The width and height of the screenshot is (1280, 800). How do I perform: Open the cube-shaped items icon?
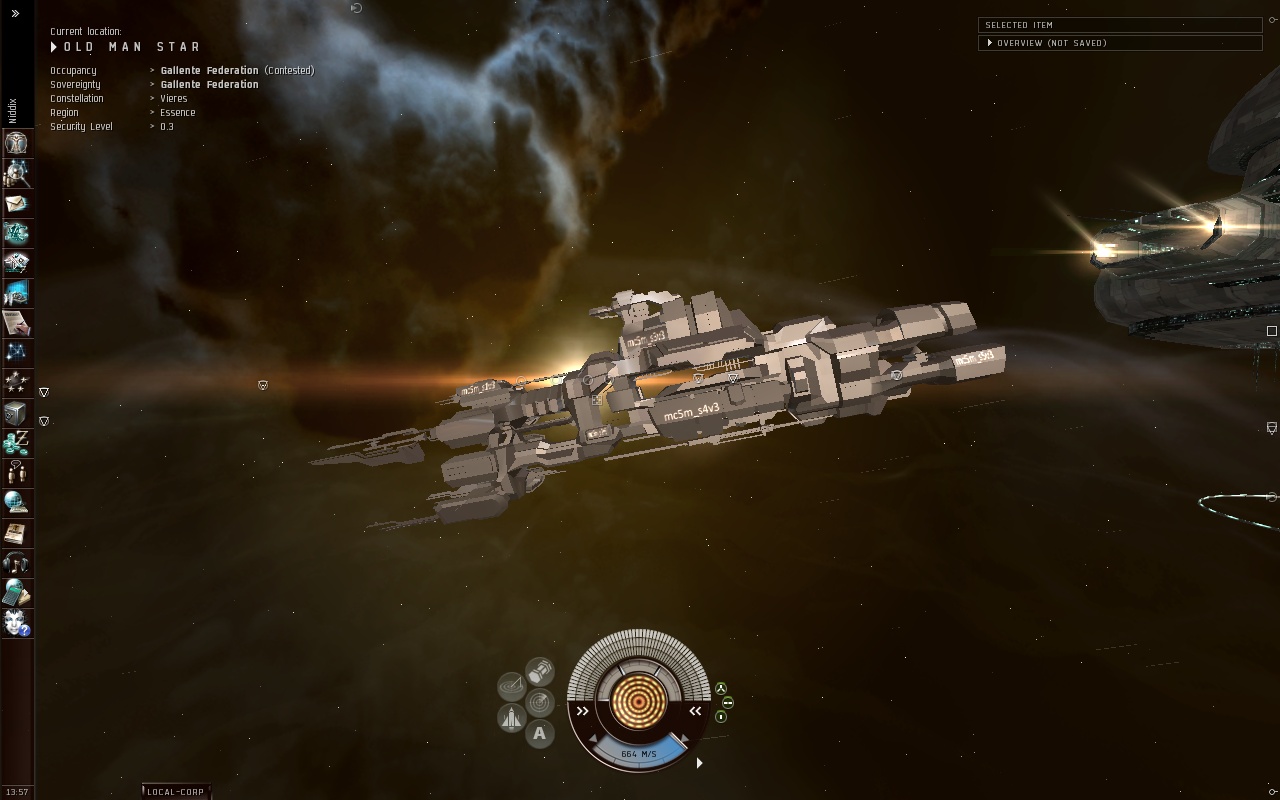(16, 413)
